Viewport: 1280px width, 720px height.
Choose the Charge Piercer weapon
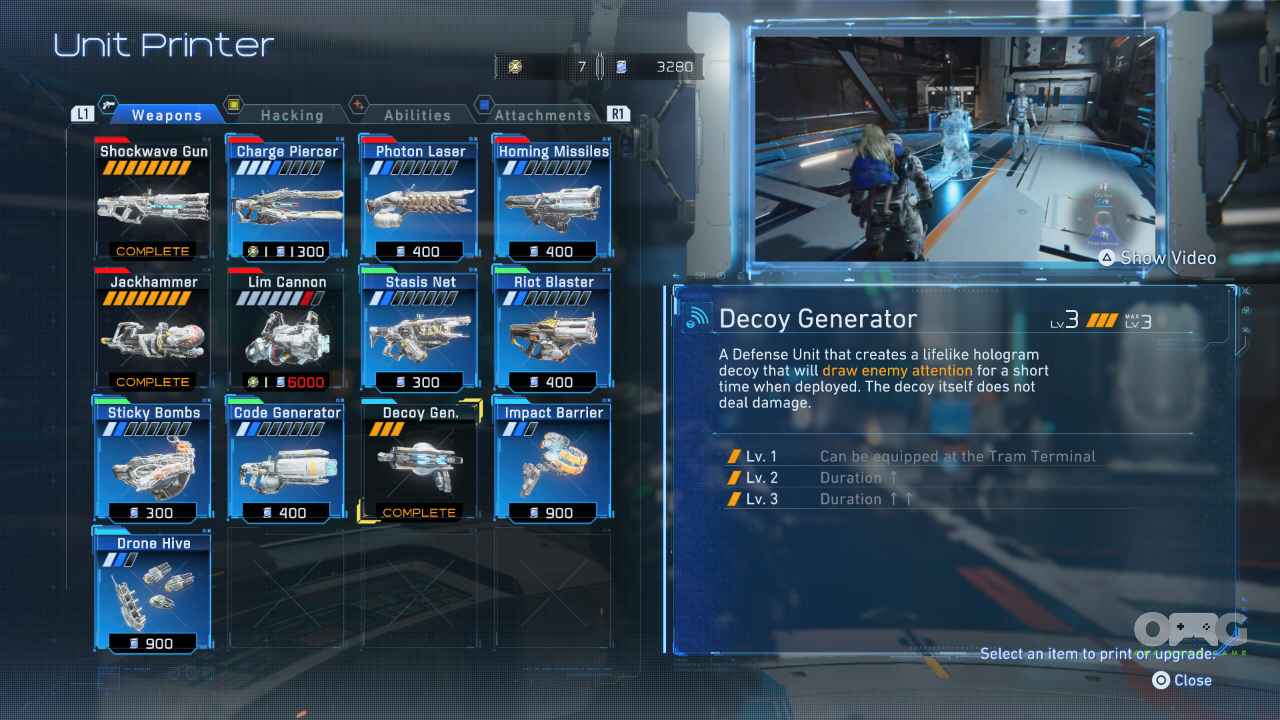[286, 200]
